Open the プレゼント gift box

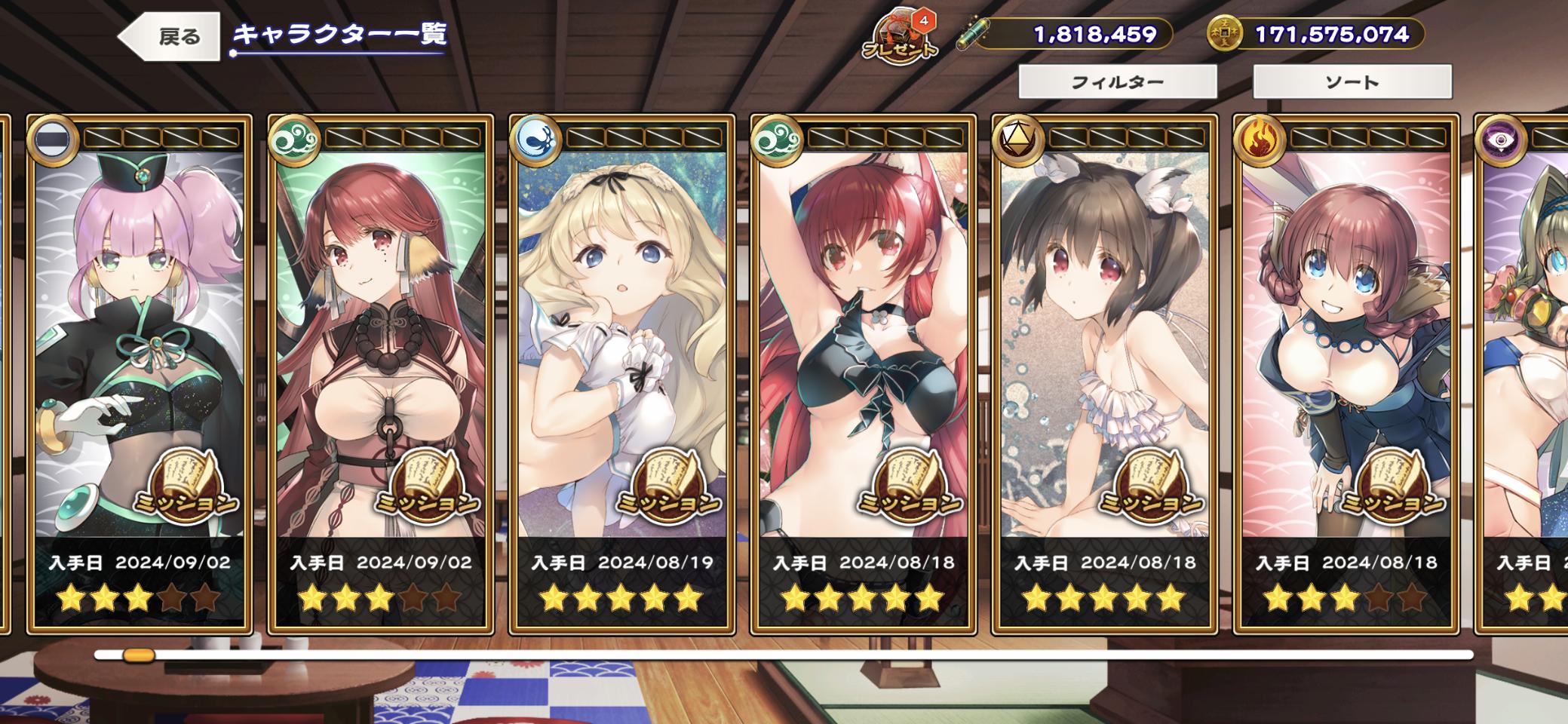coord(900,38)
